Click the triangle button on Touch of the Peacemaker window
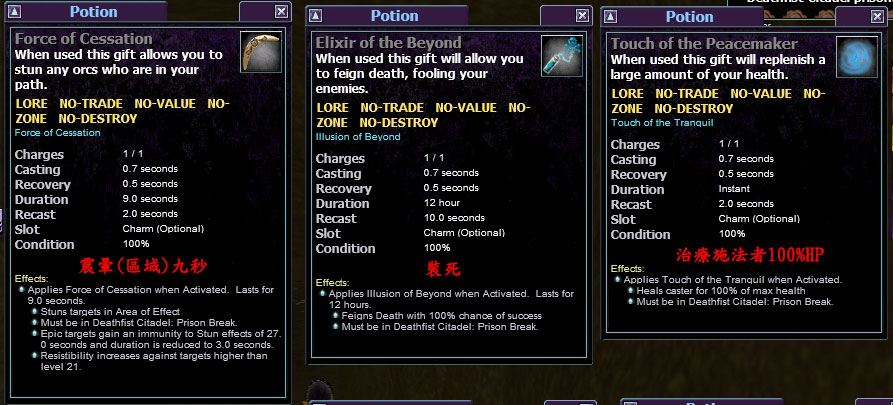This screenshot has width=893, height=405. click(609, 17)
